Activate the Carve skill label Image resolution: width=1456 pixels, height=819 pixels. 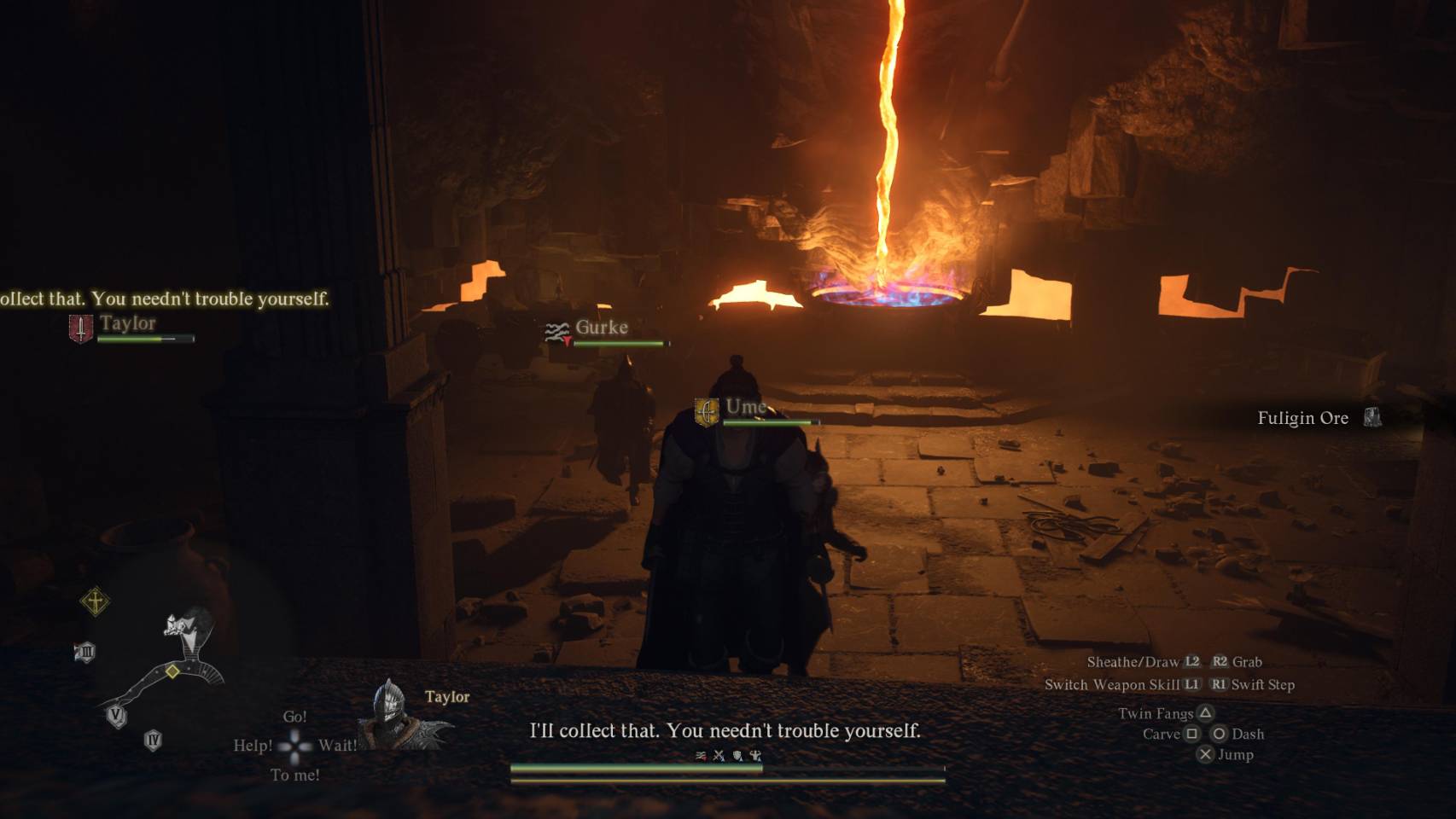click(x=1162, y=734)
